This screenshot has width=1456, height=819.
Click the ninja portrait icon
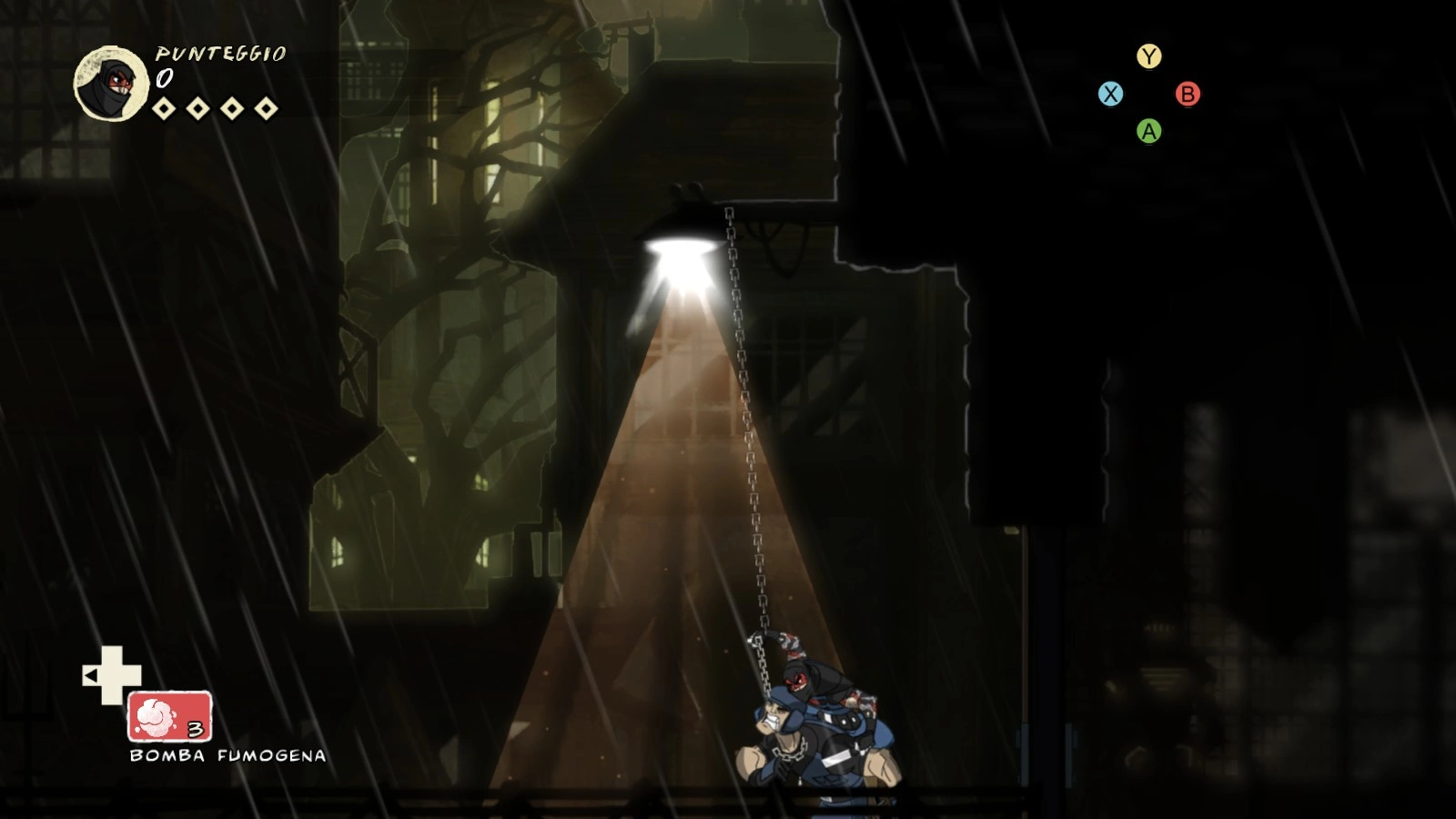coord(111,84)
